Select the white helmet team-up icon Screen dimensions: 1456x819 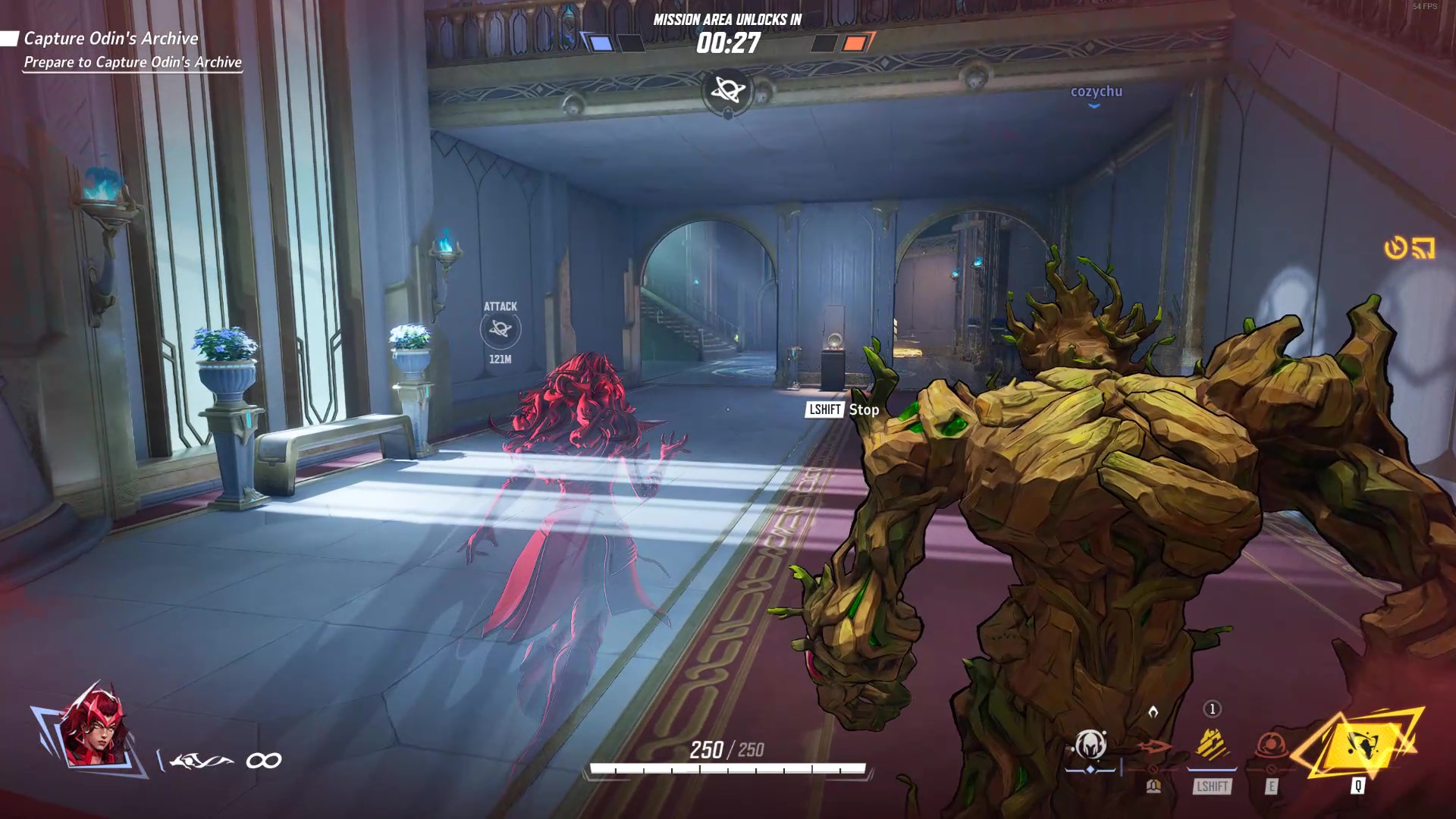point(1090,746)
